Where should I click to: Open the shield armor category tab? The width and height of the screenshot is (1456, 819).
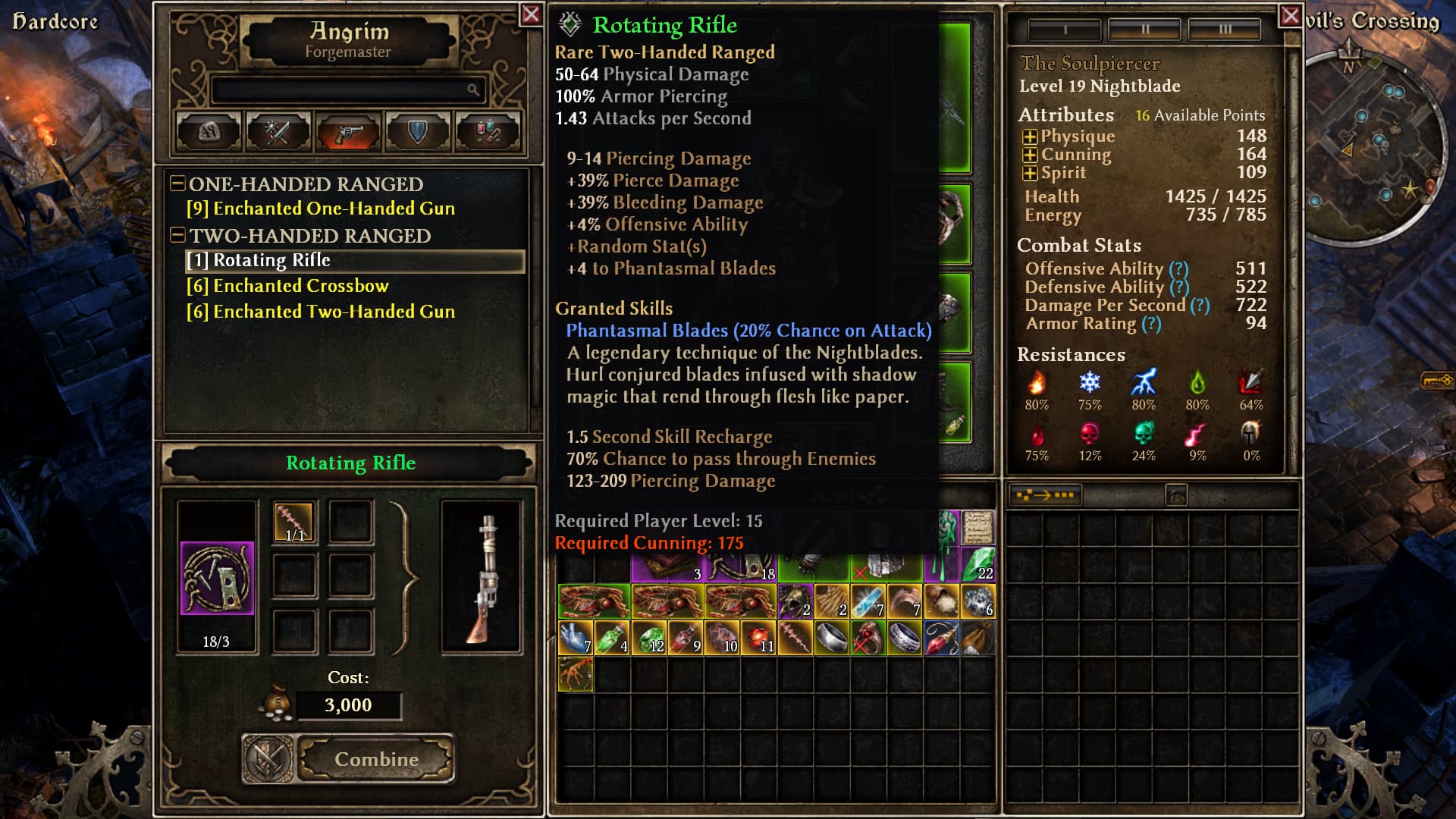click(x=417, y=132)
